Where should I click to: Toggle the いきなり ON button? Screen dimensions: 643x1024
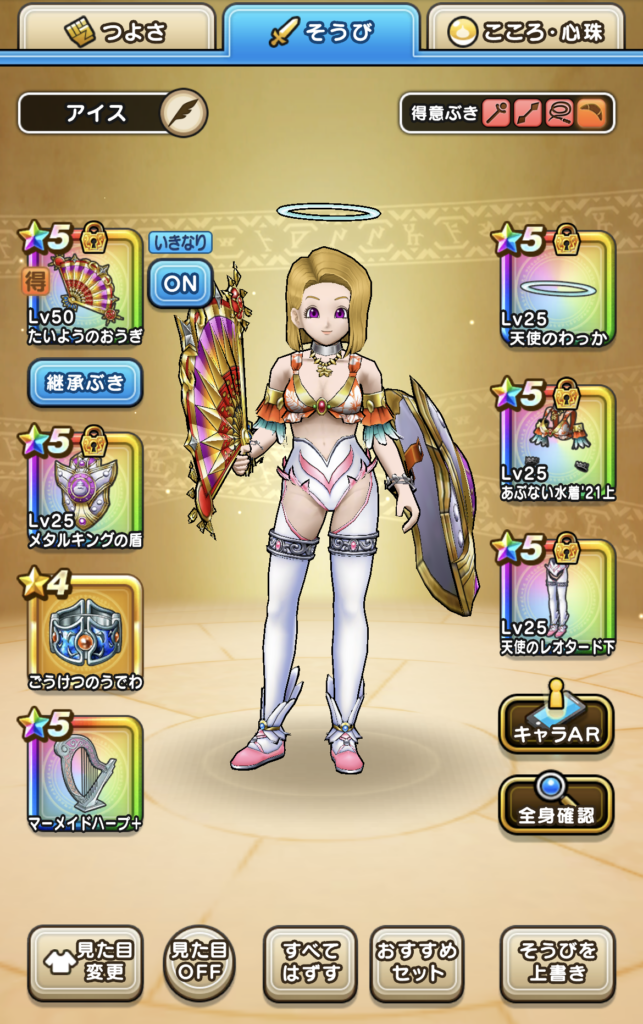[180, 283]
